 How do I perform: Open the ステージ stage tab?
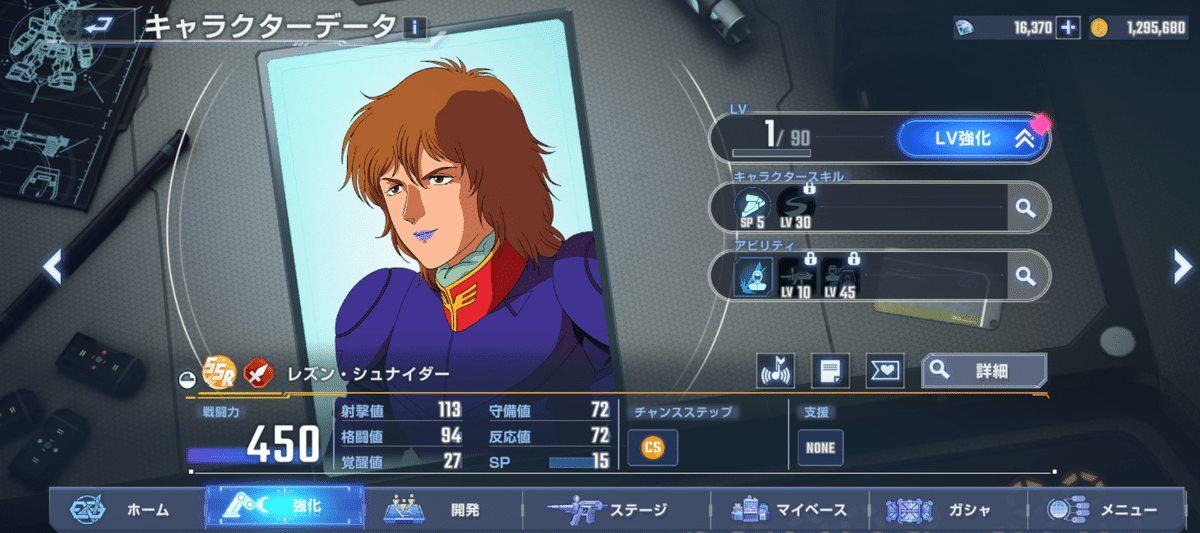610,509
